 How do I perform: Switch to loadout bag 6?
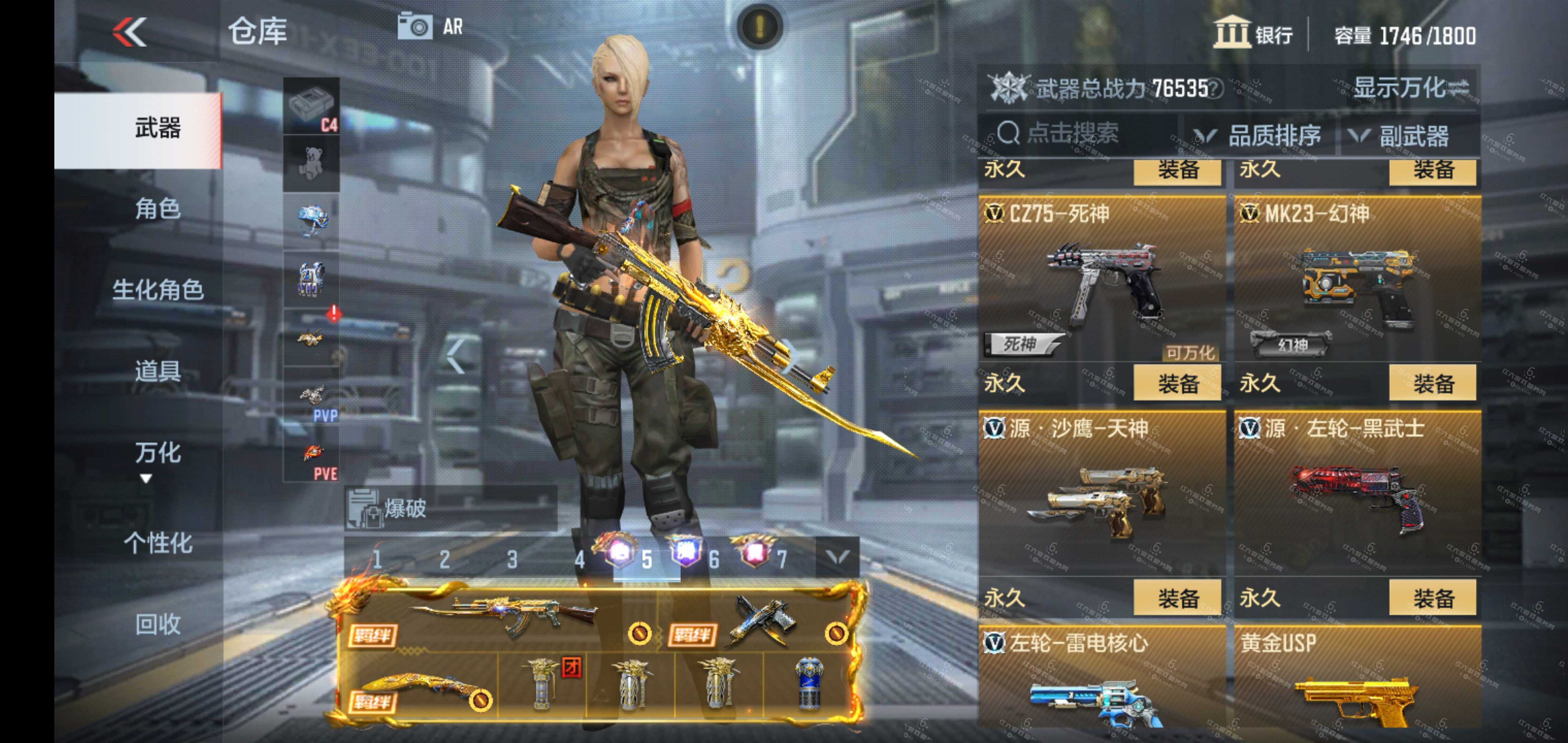tap(714, 558)
